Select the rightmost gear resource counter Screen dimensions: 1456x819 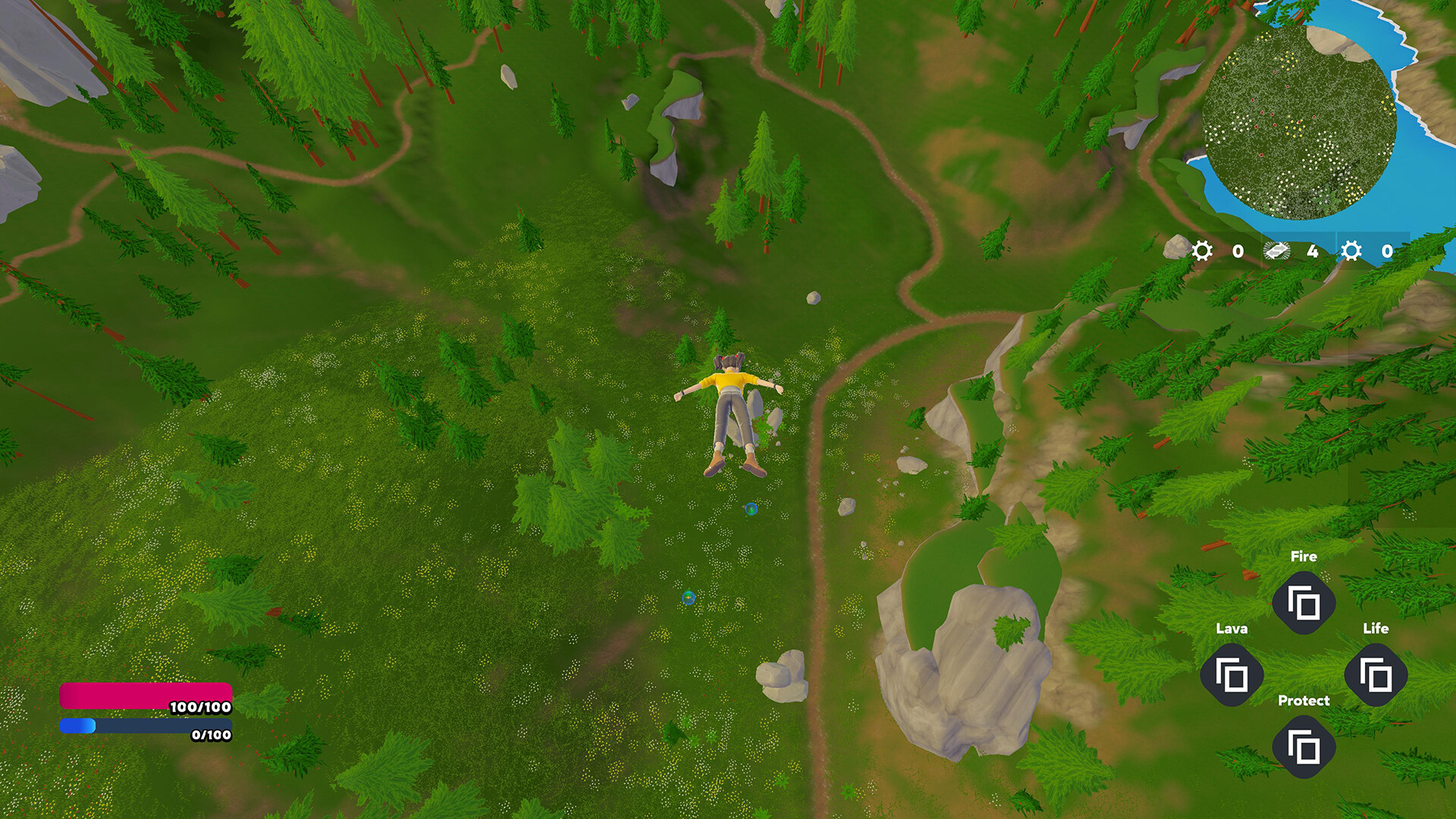pyautogui.click(x=1351, y=252)
